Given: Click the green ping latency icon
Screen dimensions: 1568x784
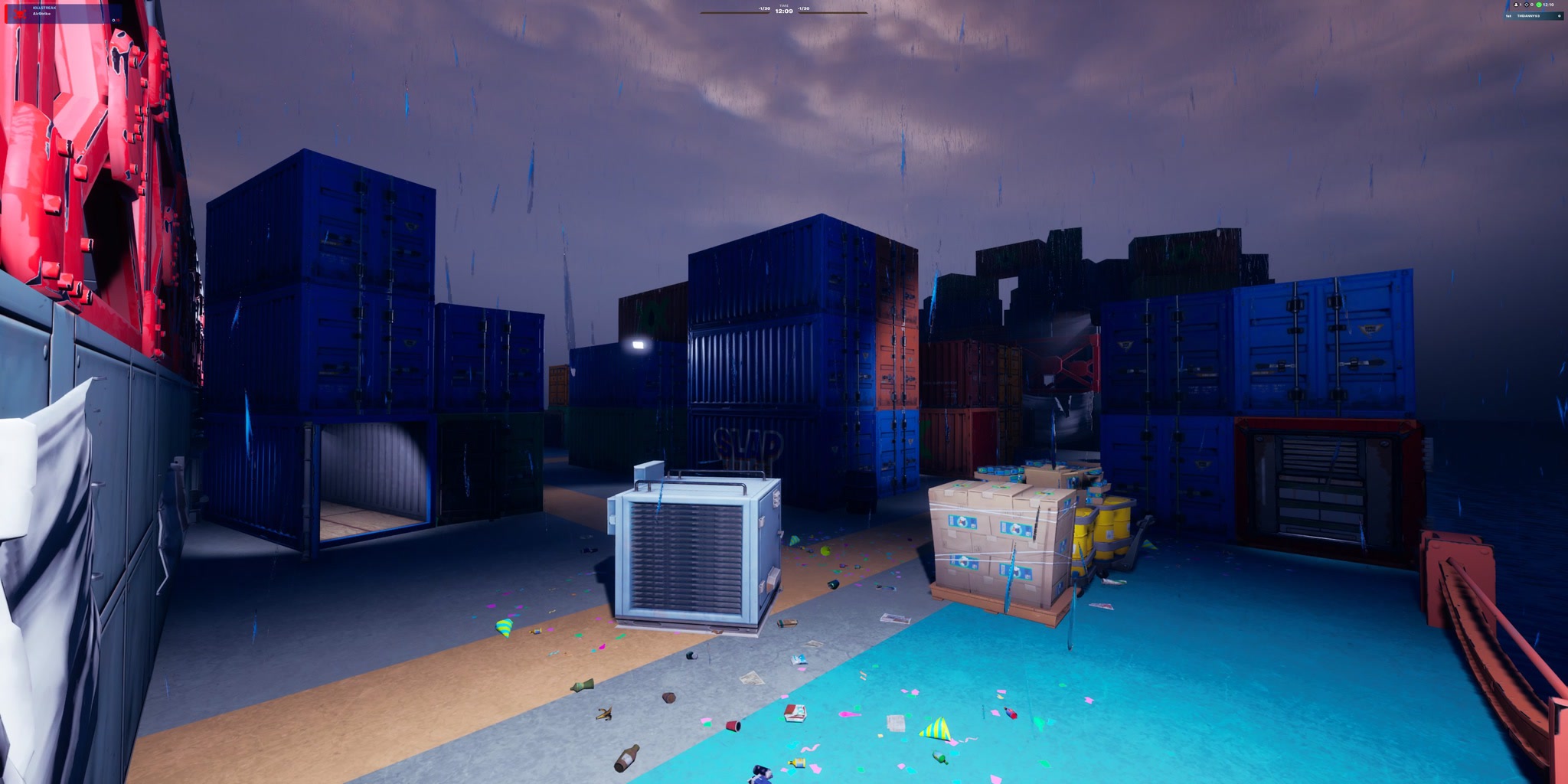Looking at the screenshot, I should coord(1539,5).
